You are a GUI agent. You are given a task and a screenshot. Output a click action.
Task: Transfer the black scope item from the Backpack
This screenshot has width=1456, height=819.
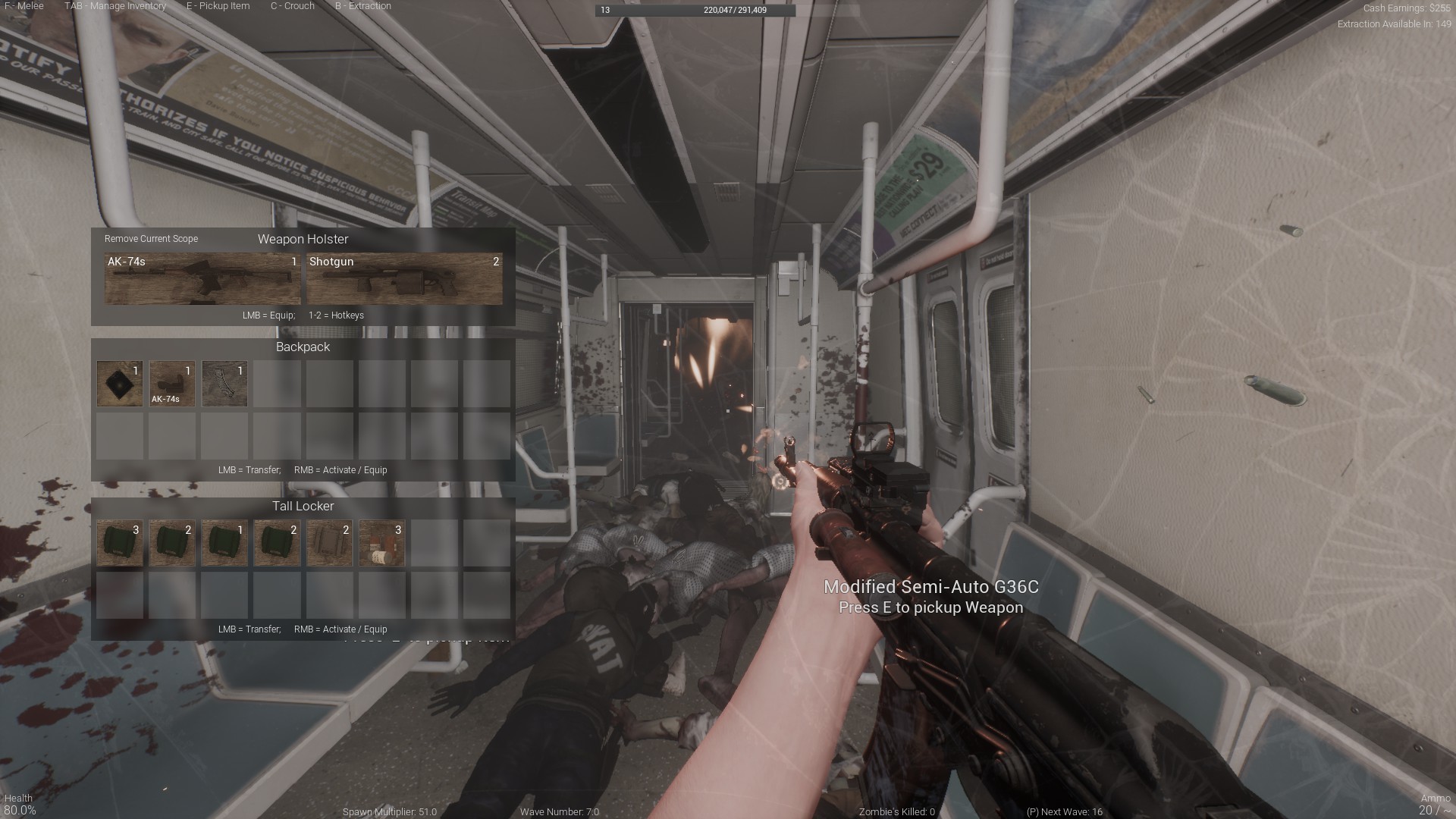click(x=119, y=383)
